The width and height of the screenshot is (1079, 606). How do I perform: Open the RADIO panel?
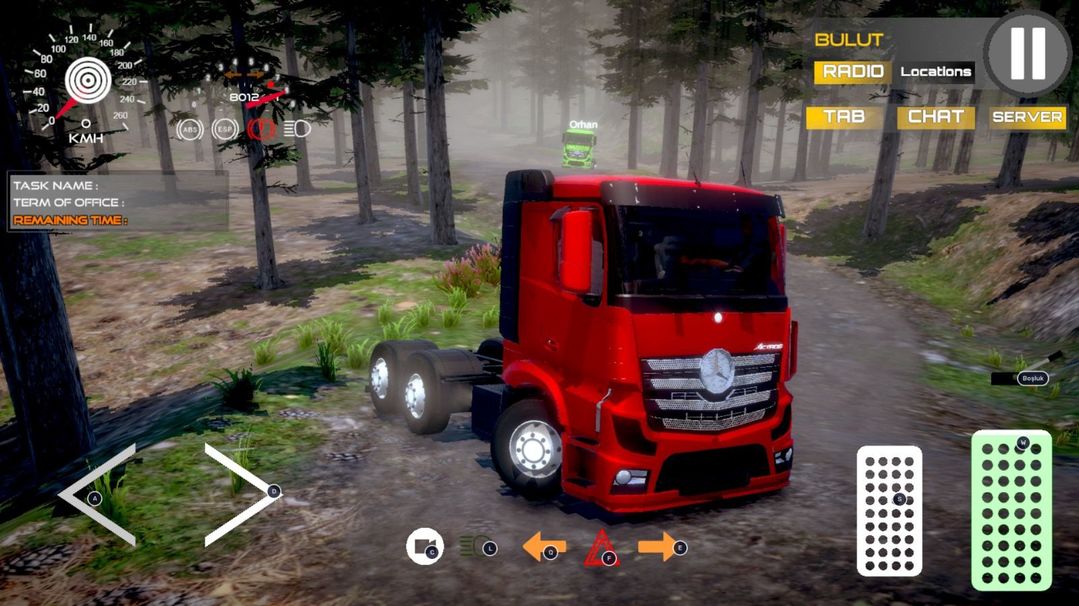pos(852,72)
